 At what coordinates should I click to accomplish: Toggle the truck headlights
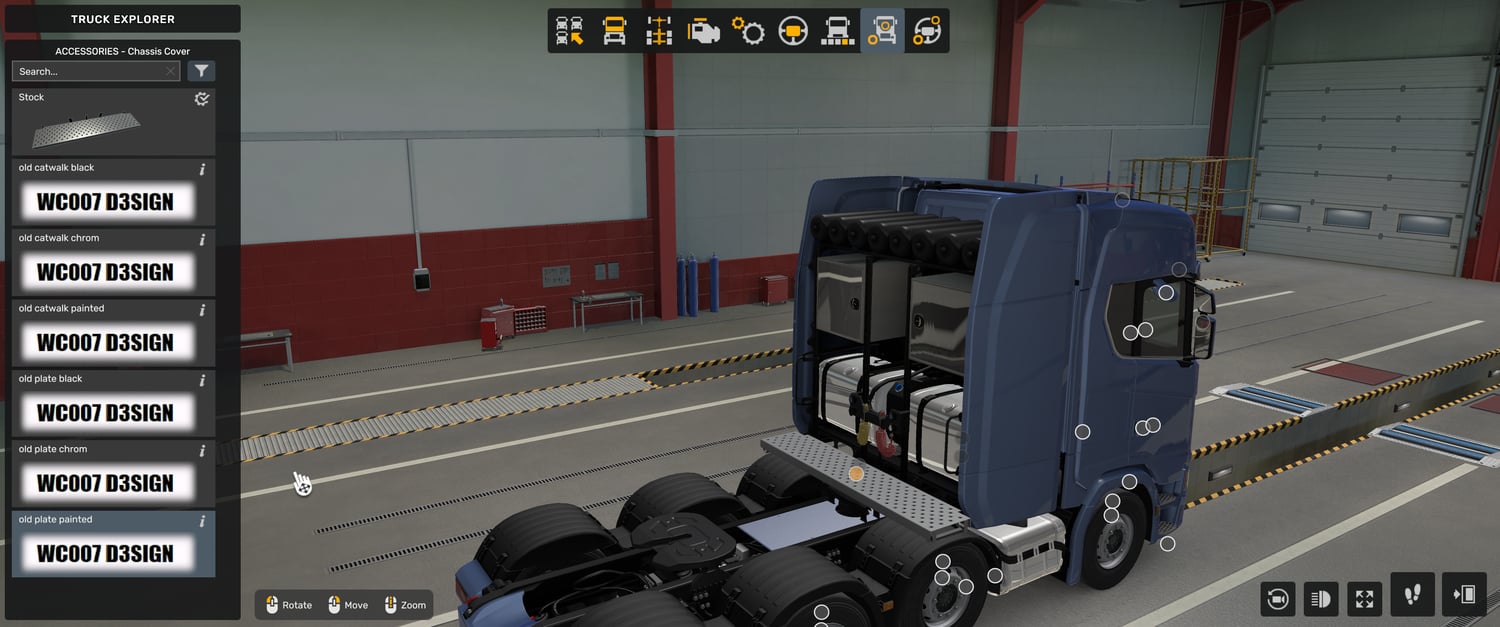click(x=1320, y=598)
